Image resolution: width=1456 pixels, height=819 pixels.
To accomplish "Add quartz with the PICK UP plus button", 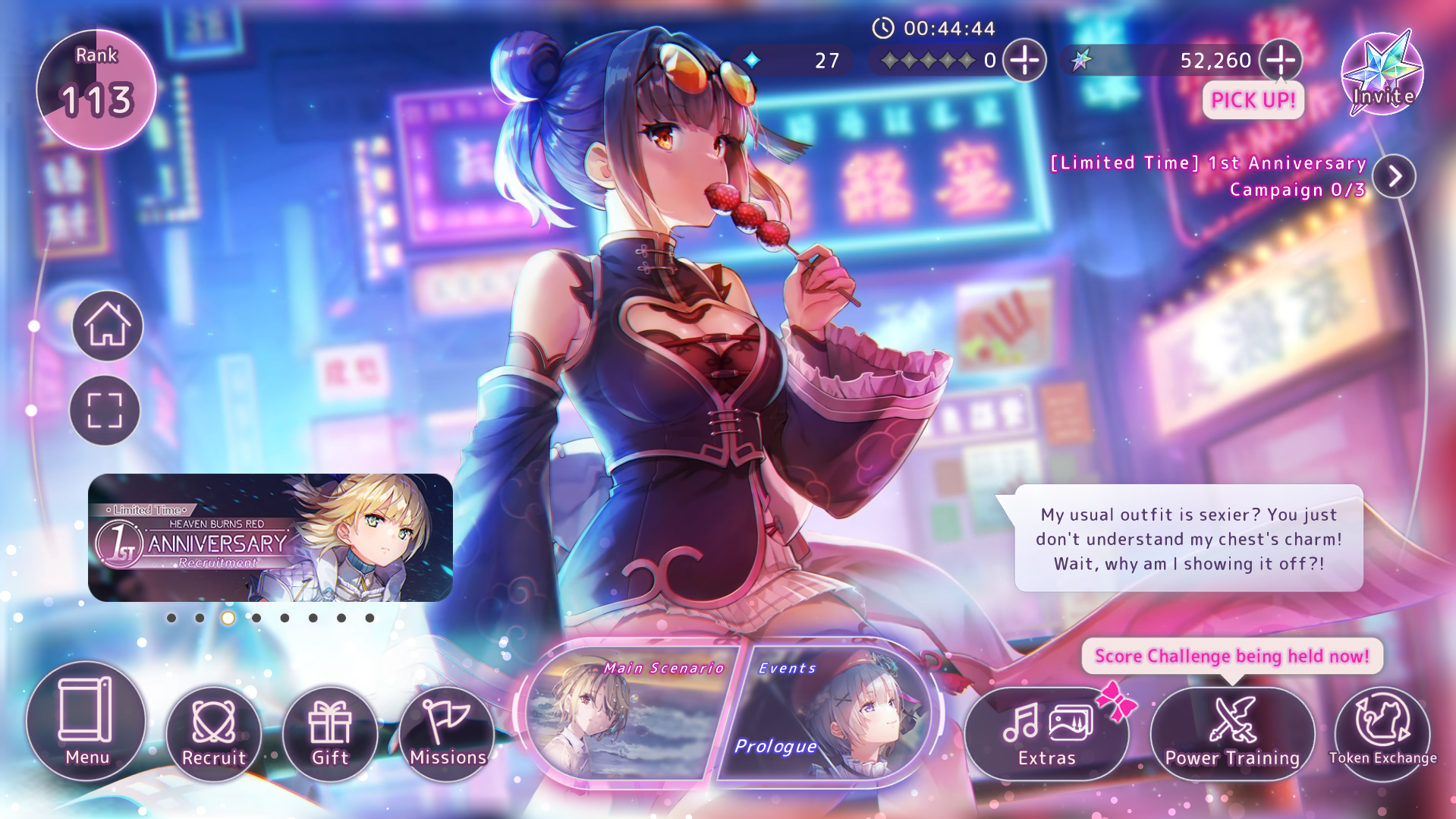I will [1281, 60].
